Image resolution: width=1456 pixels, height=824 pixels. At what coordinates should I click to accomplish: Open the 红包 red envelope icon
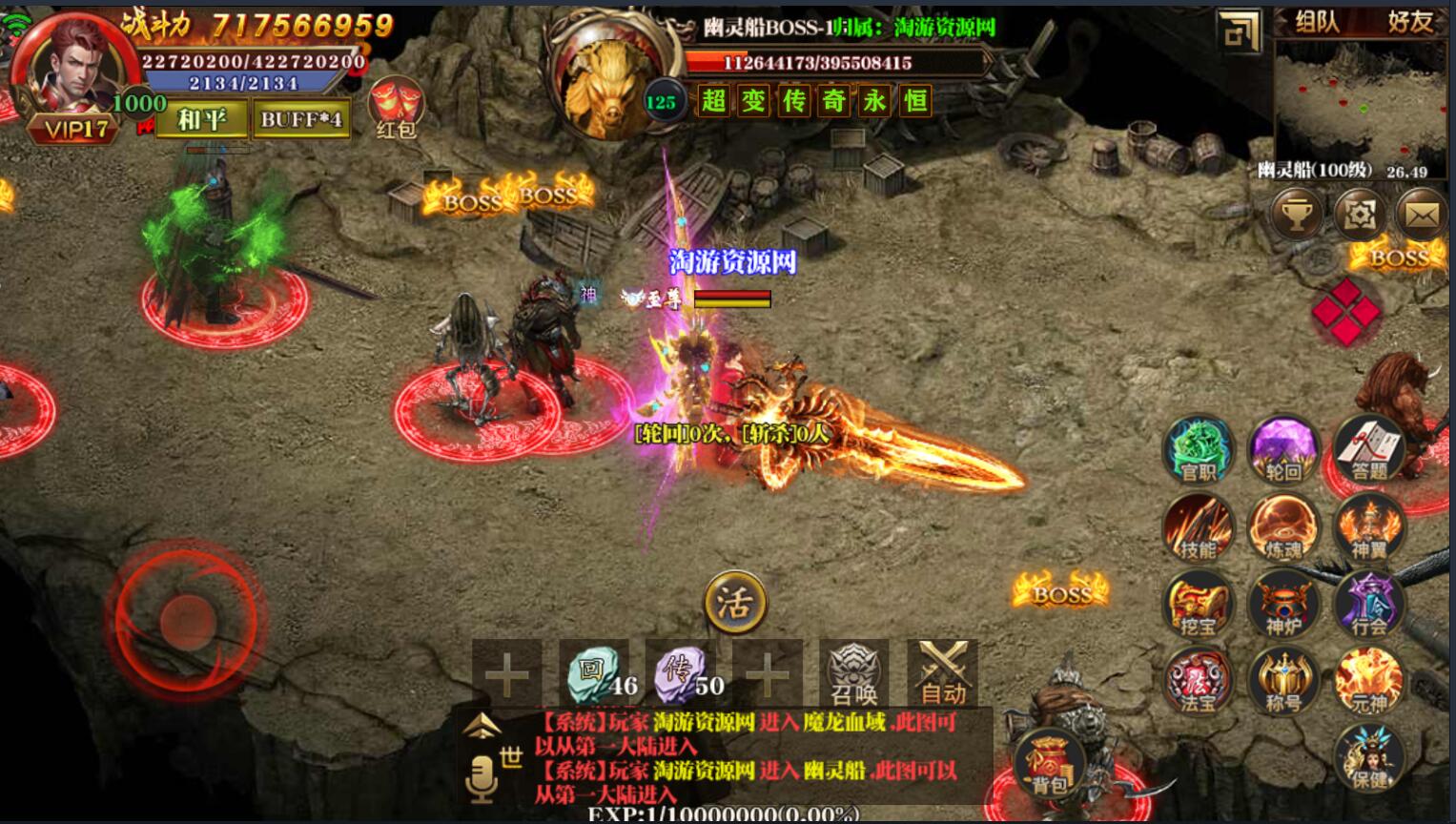395,107
